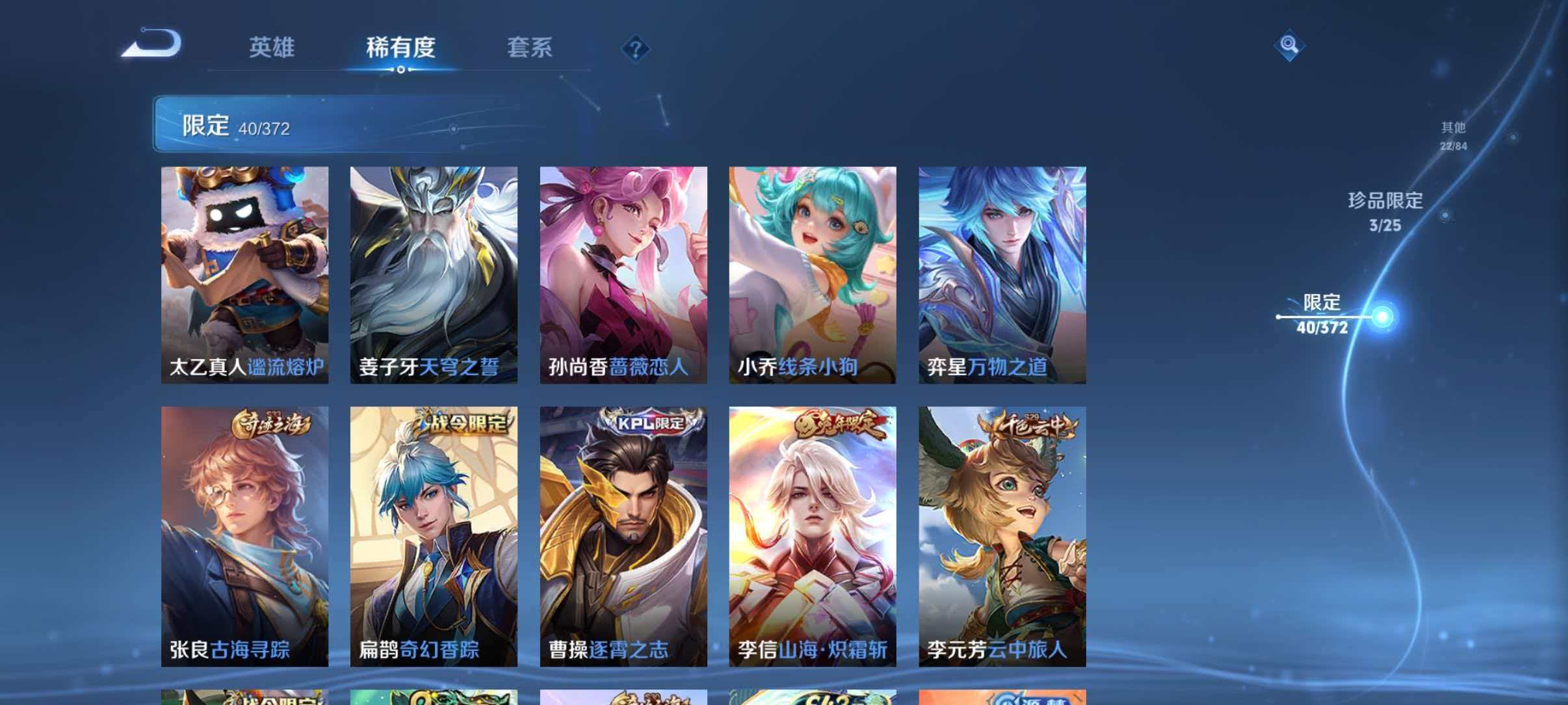1568x705 pixels.
Task: Click the question mark help icon
Action: [637, 49]
